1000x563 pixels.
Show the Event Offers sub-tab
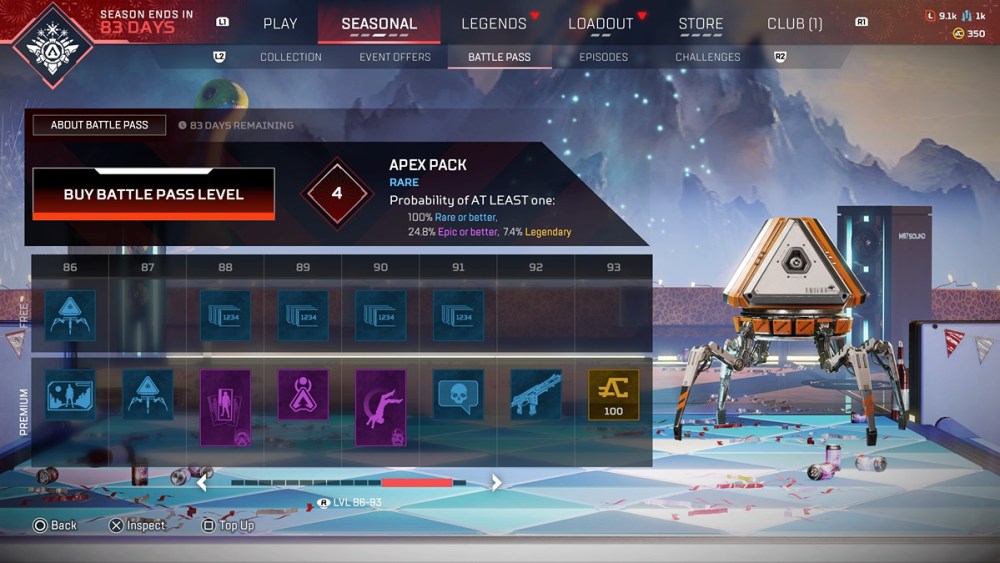(x=395, y=57)
